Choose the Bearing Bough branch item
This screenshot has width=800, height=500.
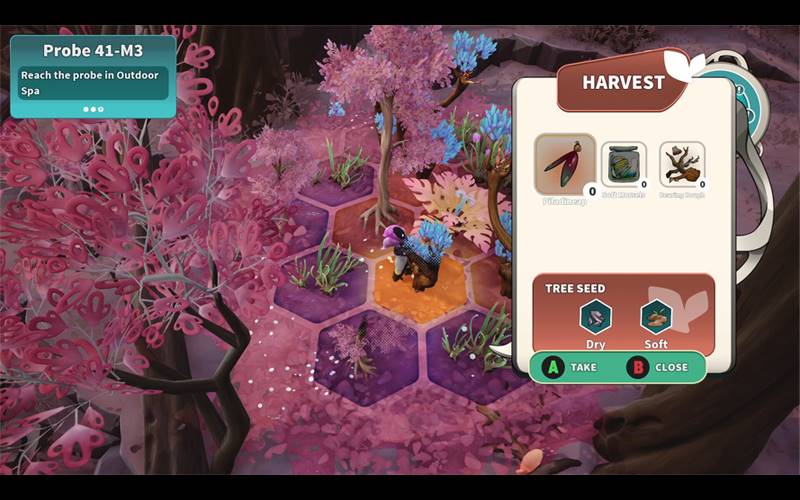[682, 164]
